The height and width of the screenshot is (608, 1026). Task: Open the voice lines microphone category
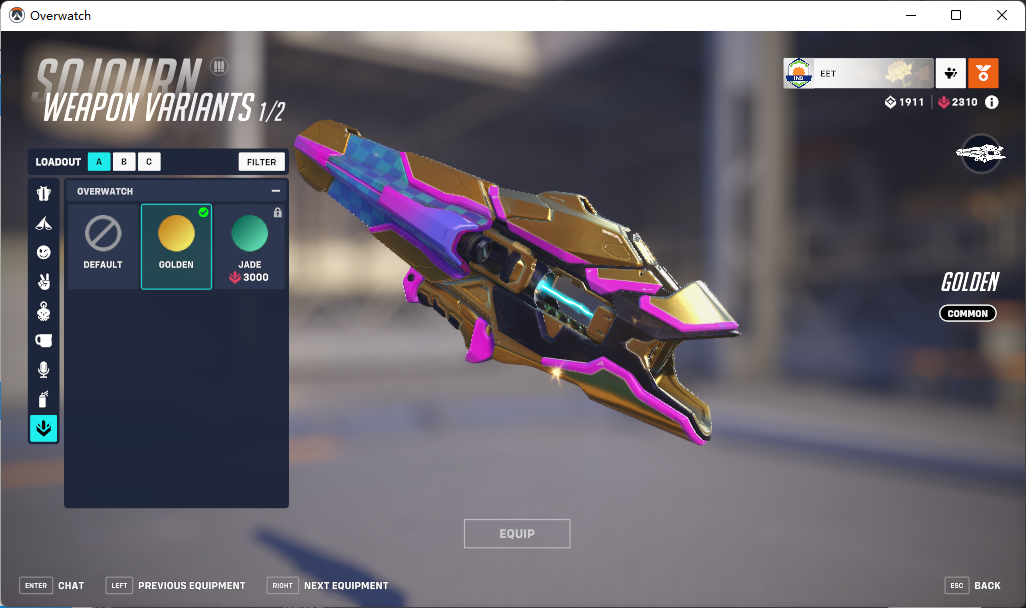tap(43, 370)
